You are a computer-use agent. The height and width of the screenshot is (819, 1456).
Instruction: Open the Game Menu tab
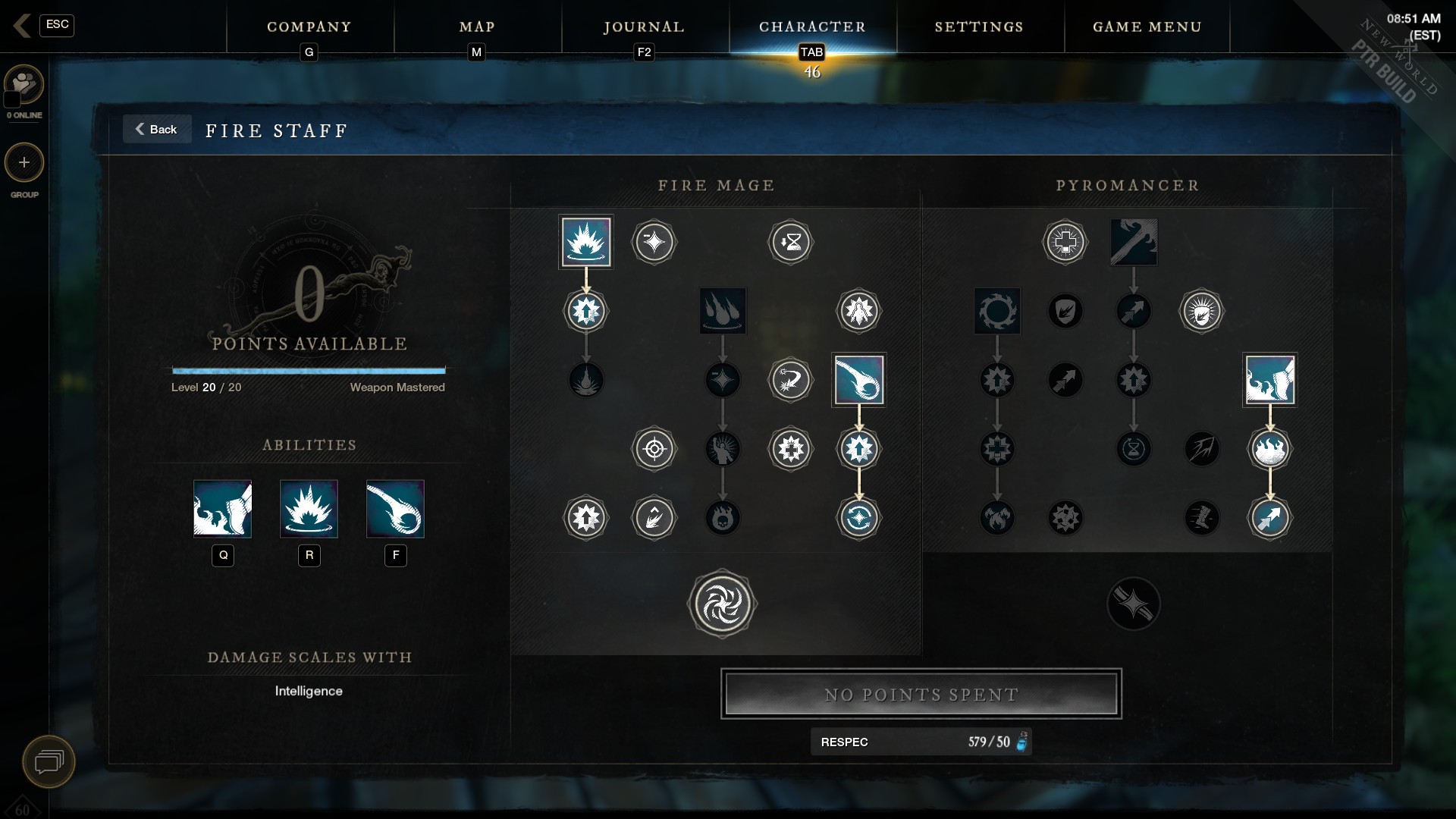[1147, 27]
